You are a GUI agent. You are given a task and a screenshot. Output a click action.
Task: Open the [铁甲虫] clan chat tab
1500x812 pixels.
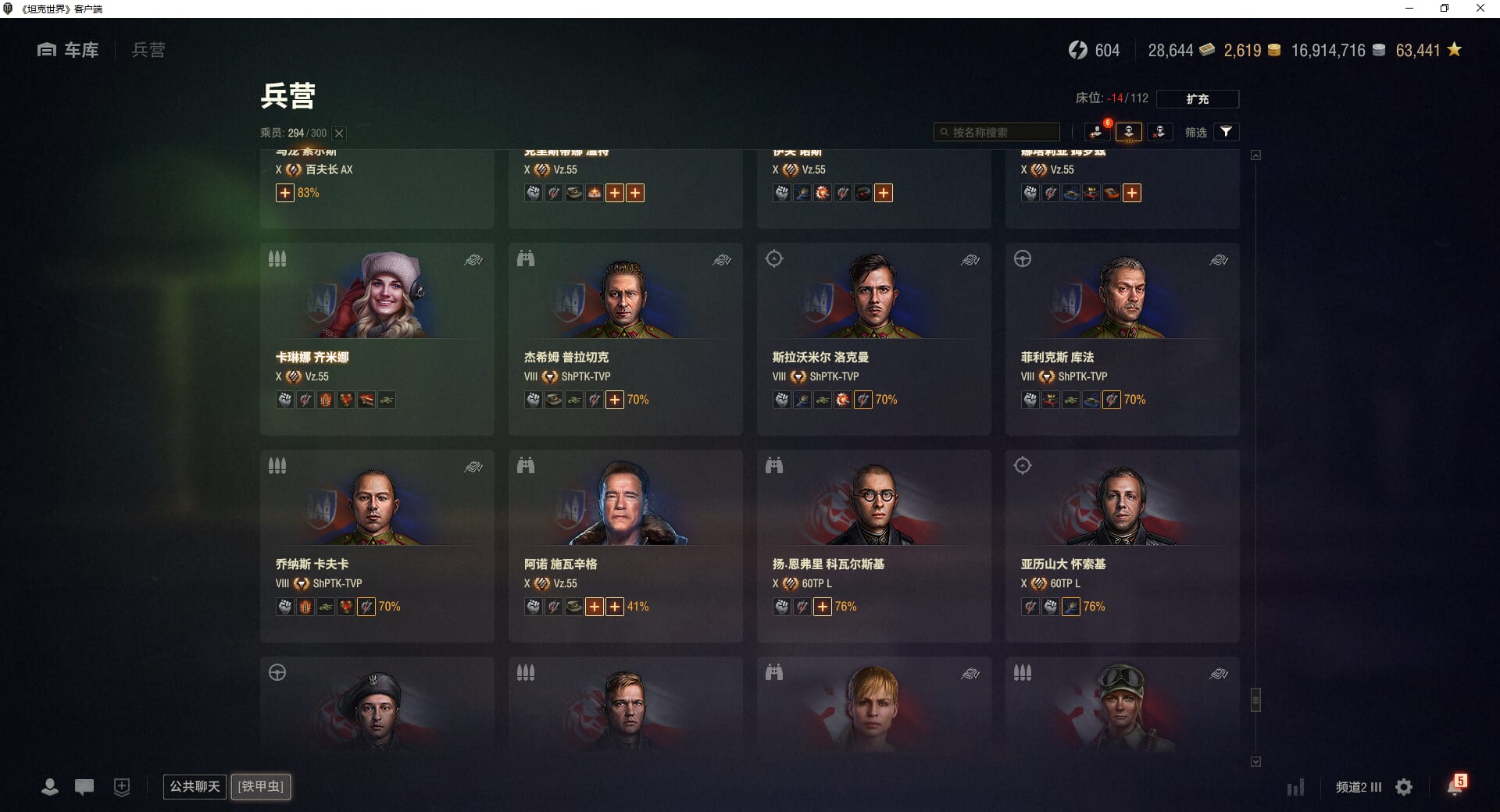261,786
